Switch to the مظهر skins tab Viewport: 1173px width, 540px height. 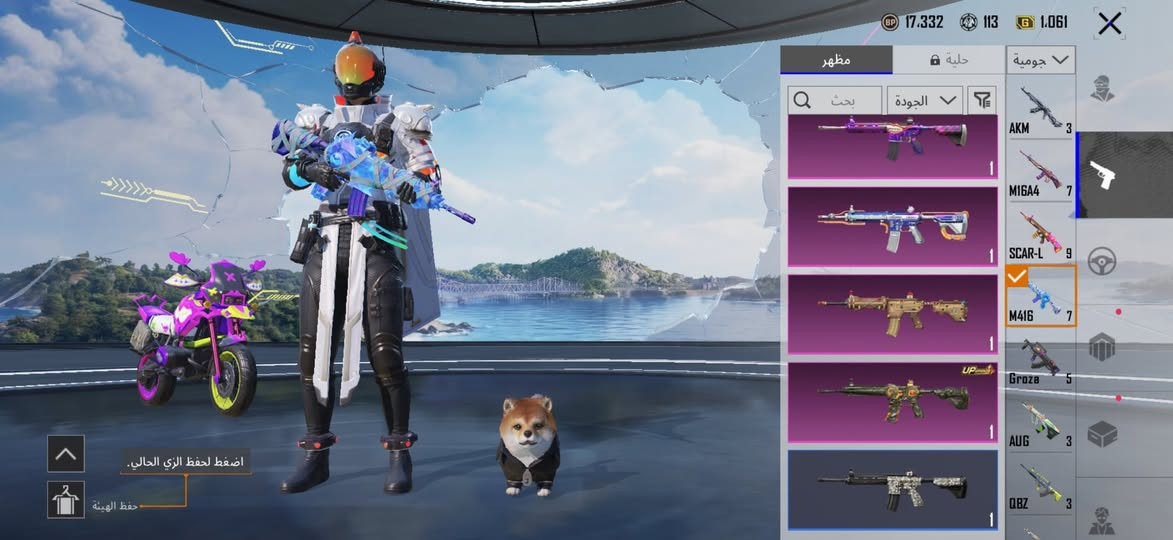point(836,60)
